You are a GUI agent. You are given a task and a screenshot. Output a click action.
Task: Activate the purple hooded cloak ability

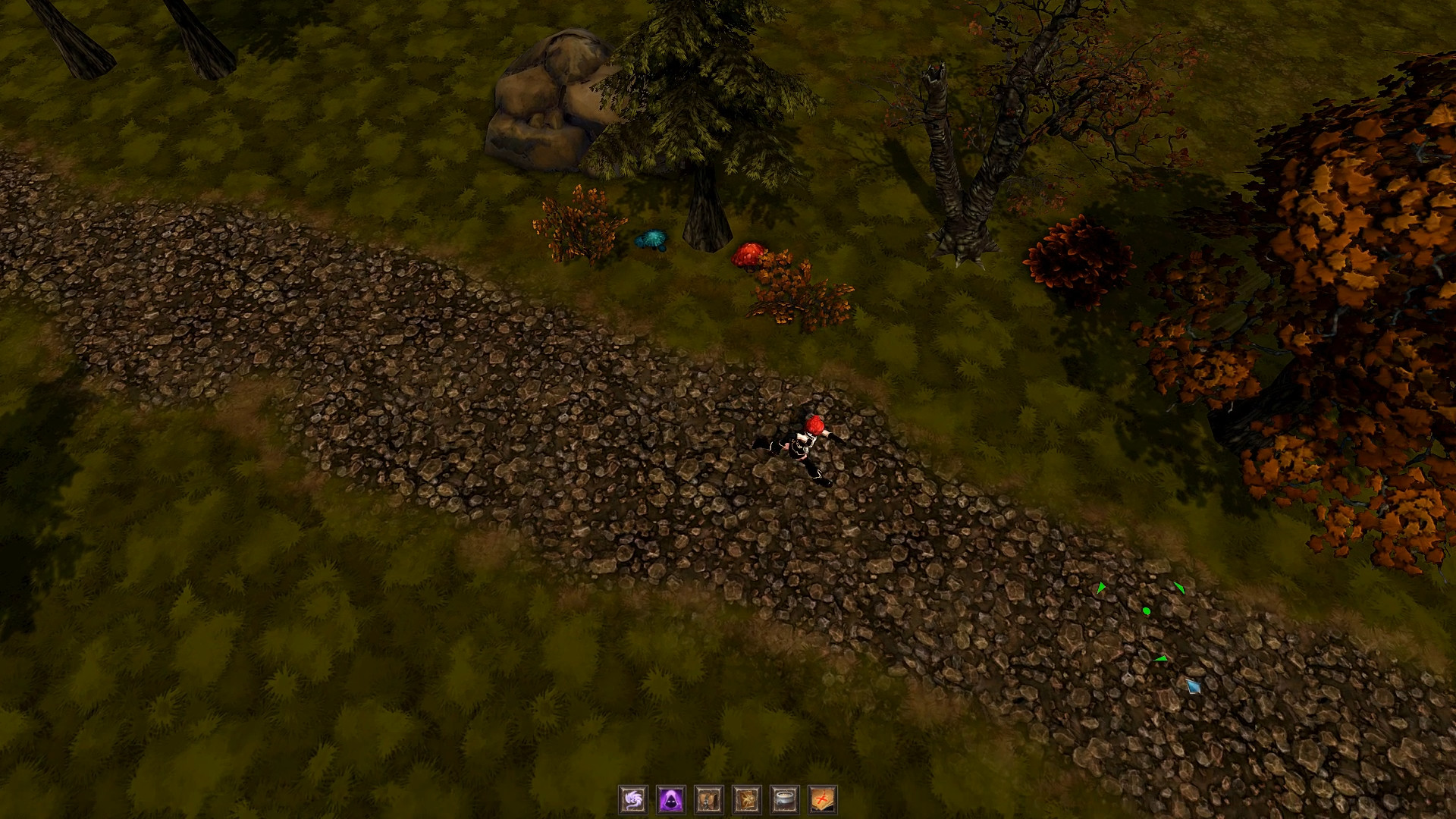[671, 800]
